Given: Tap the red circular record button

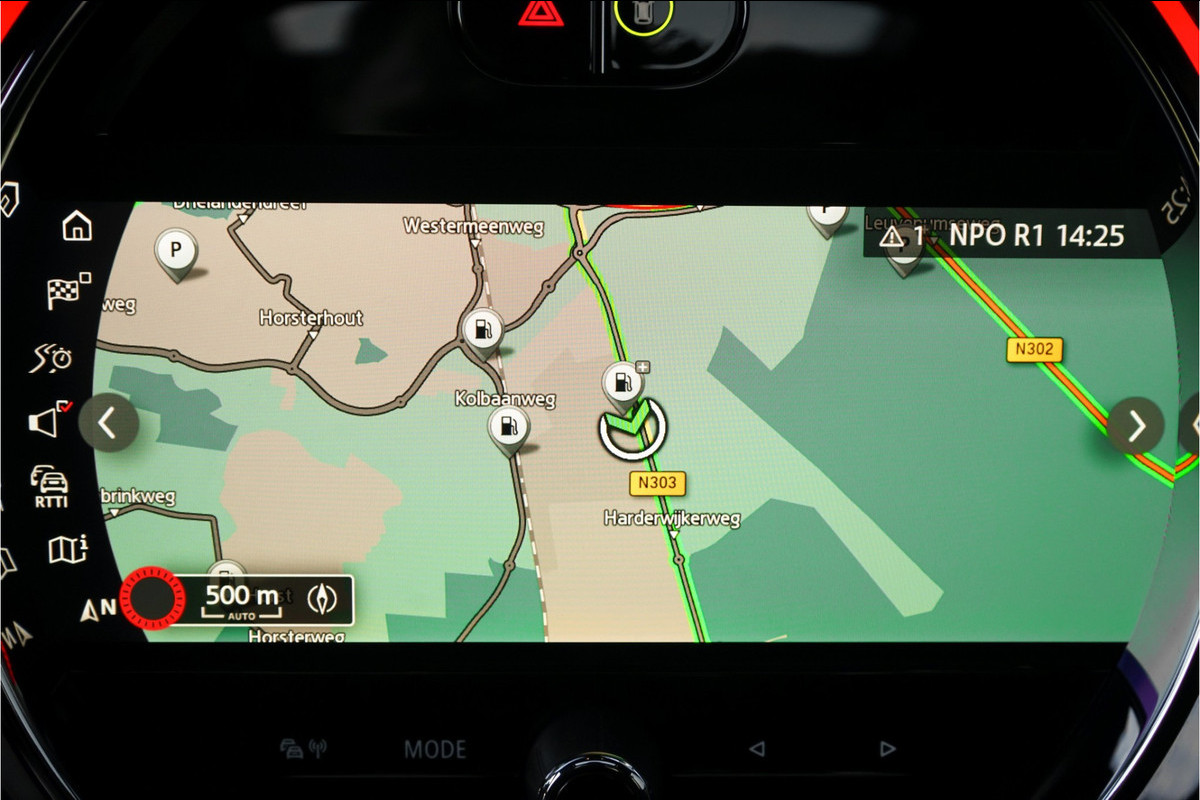Looking at the screenshot, I should coord(152,598).
